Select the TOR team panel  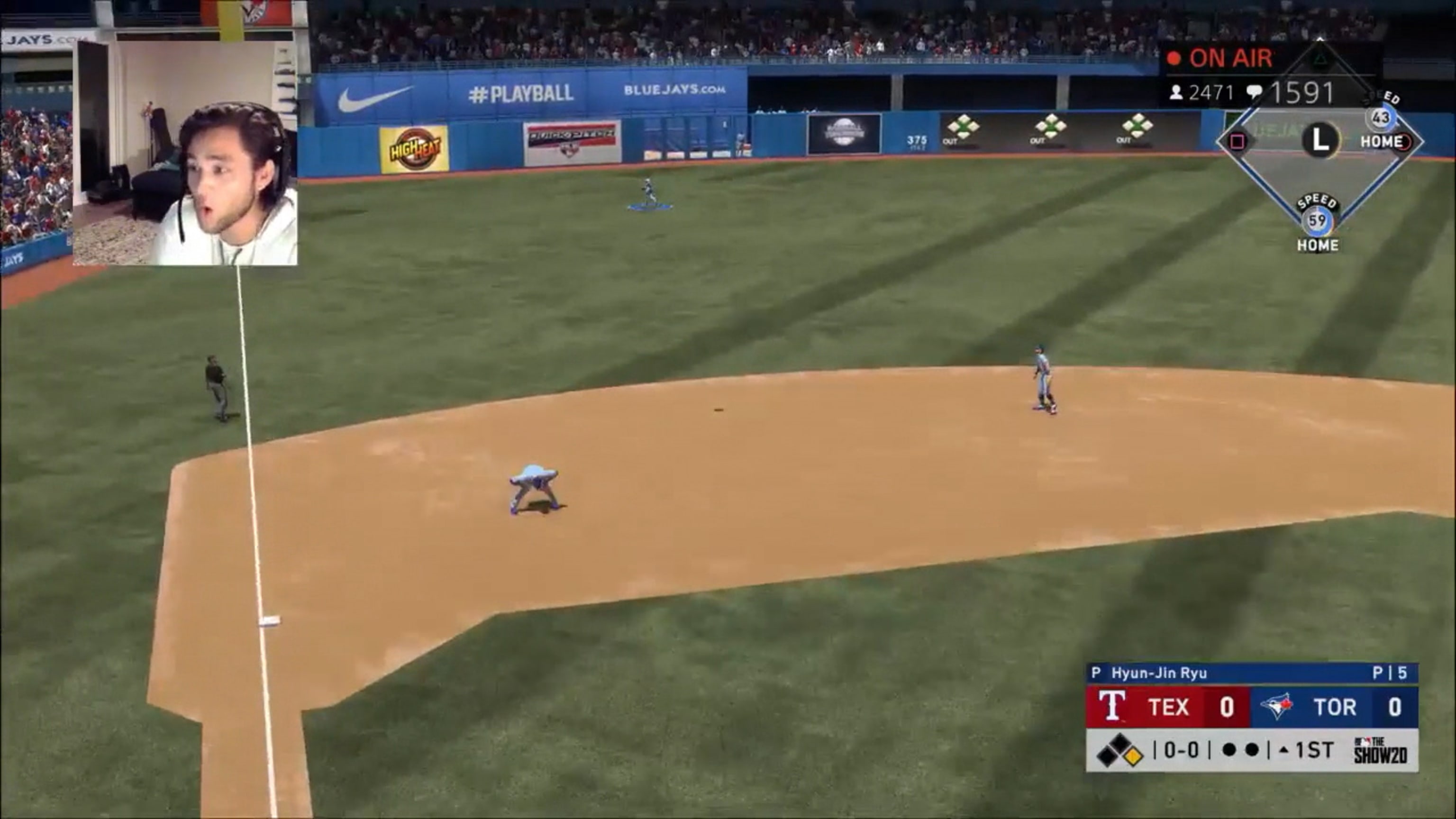tap(1334, 708)
